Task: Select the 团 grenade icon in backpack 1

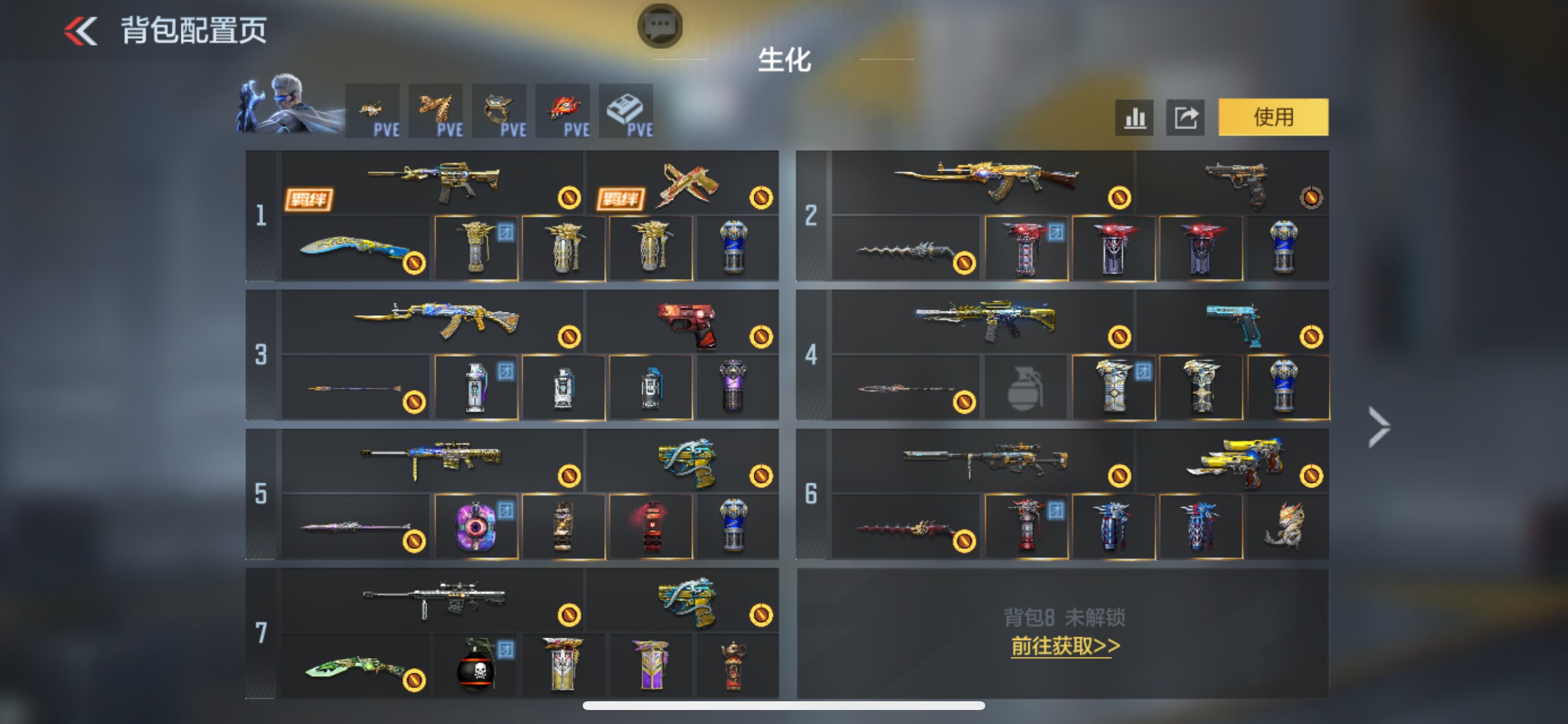Action: [477, 247]
